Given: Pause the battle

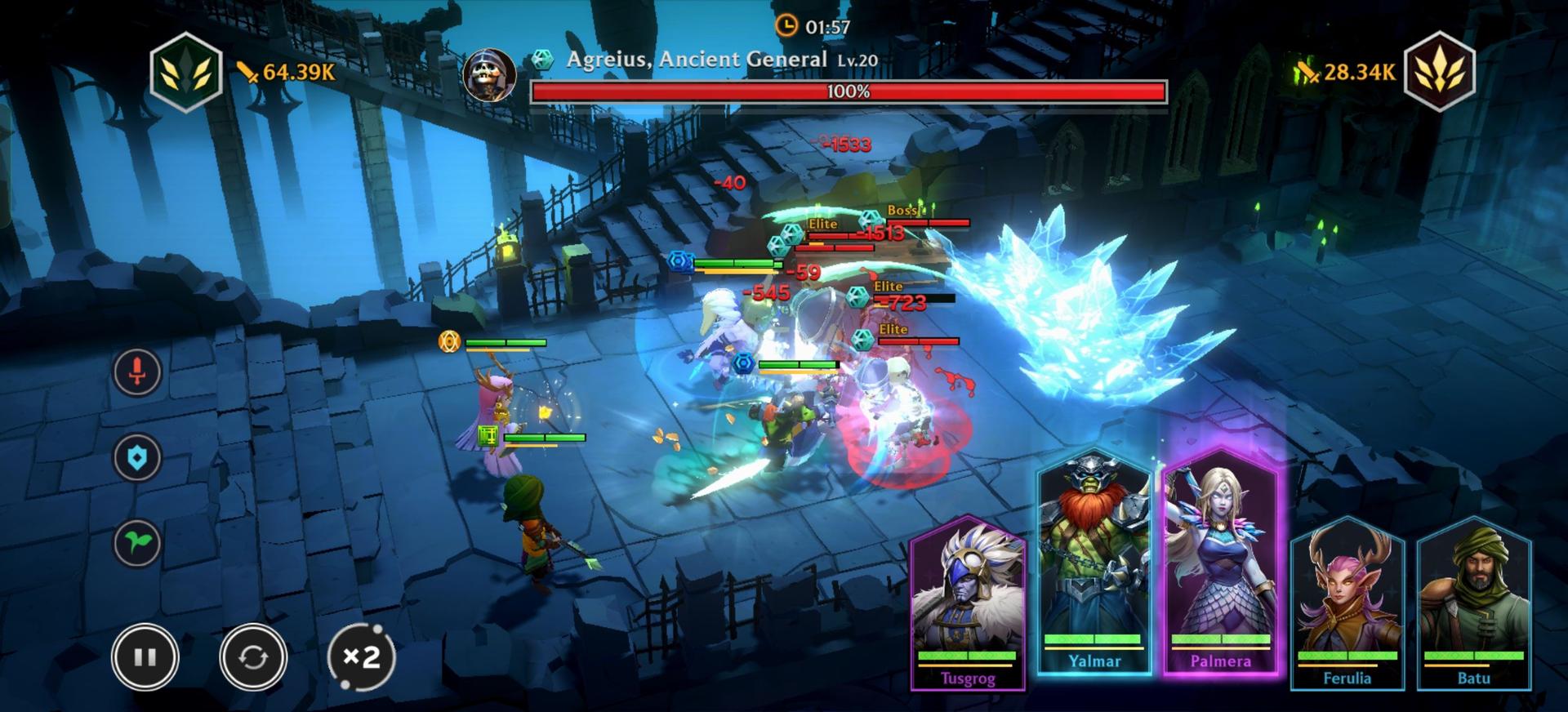Looking at the screenshot, I should point(145,657).
